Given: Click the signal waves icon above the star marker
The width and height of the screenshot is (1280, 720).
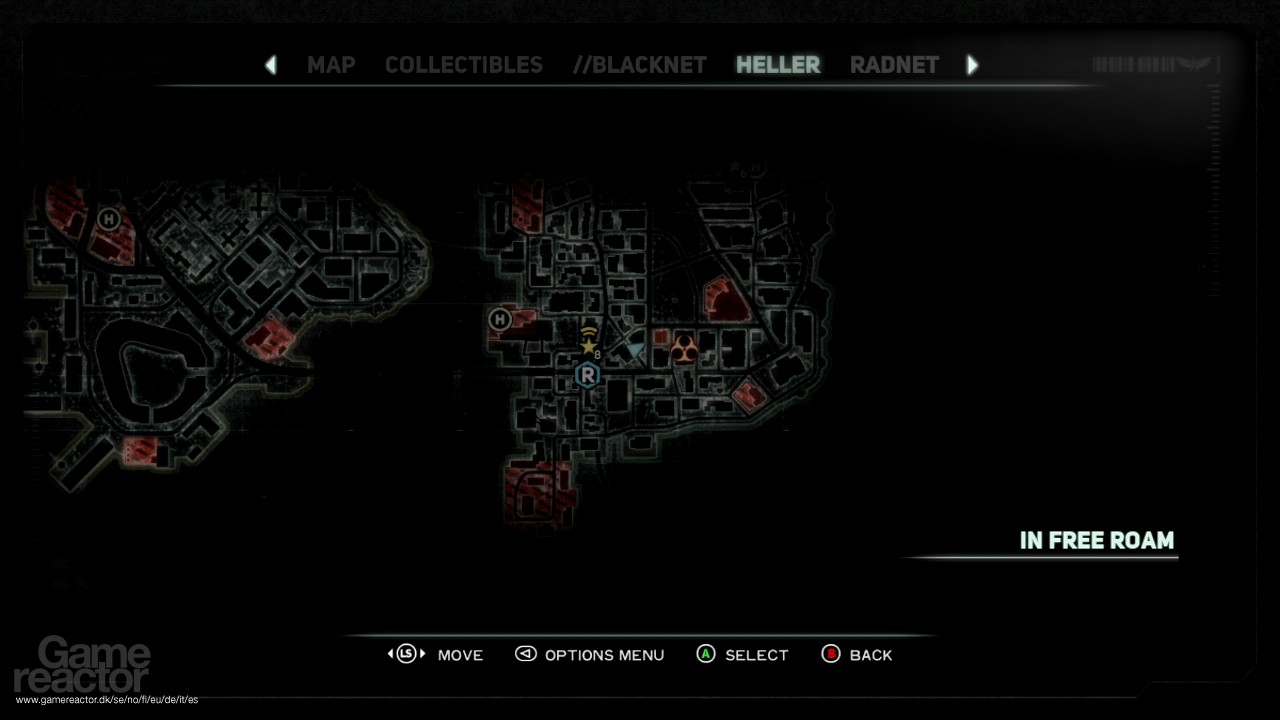Looking at the screenshot, I should (x=588, y=332).
